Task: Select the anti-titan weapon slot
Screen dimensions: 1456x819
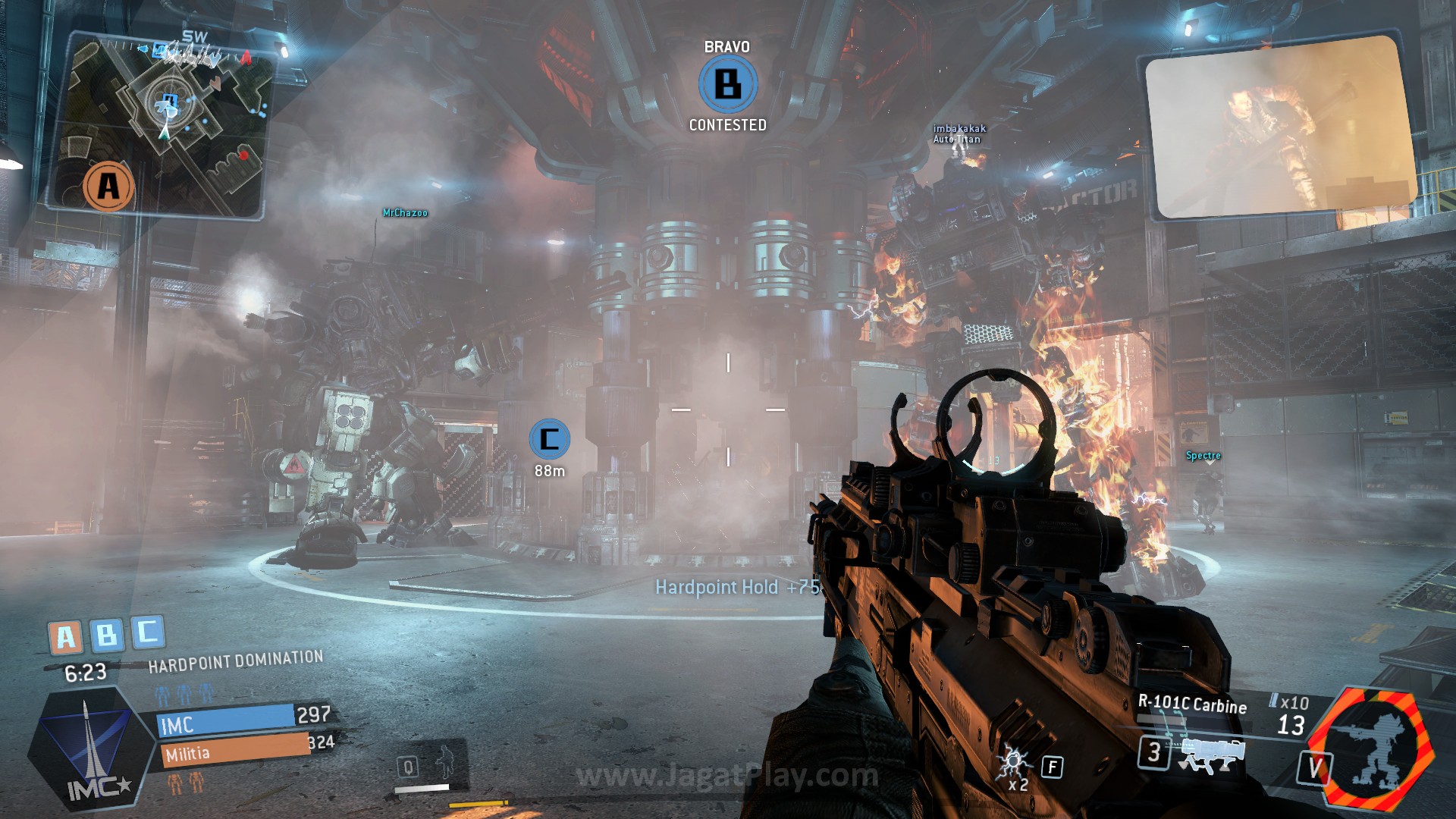Action: [1212, 755]
